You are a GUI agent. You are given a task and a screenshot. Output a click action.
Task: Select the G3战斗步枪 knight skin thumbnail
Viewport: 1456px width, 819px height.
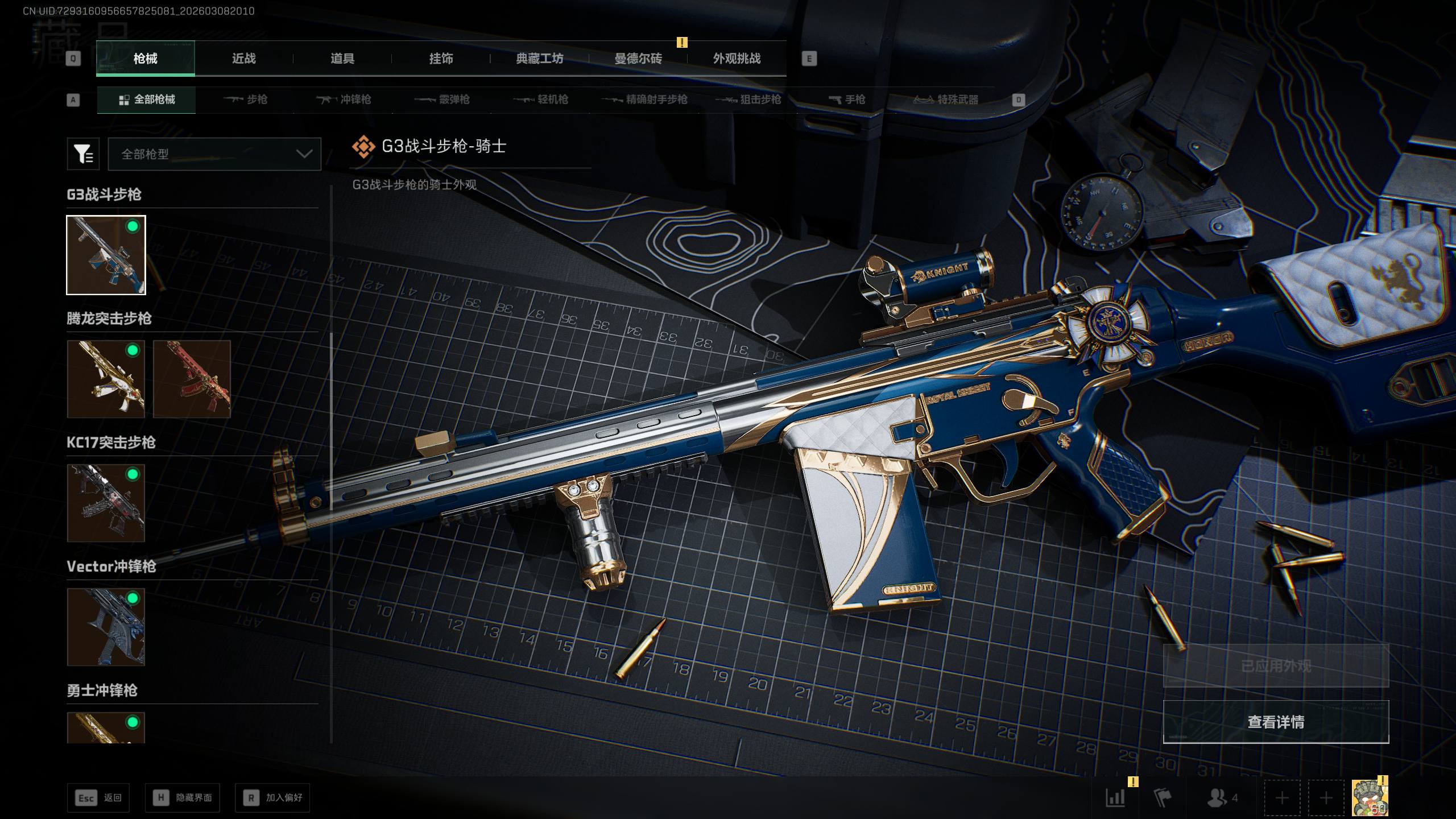(106, 255)
